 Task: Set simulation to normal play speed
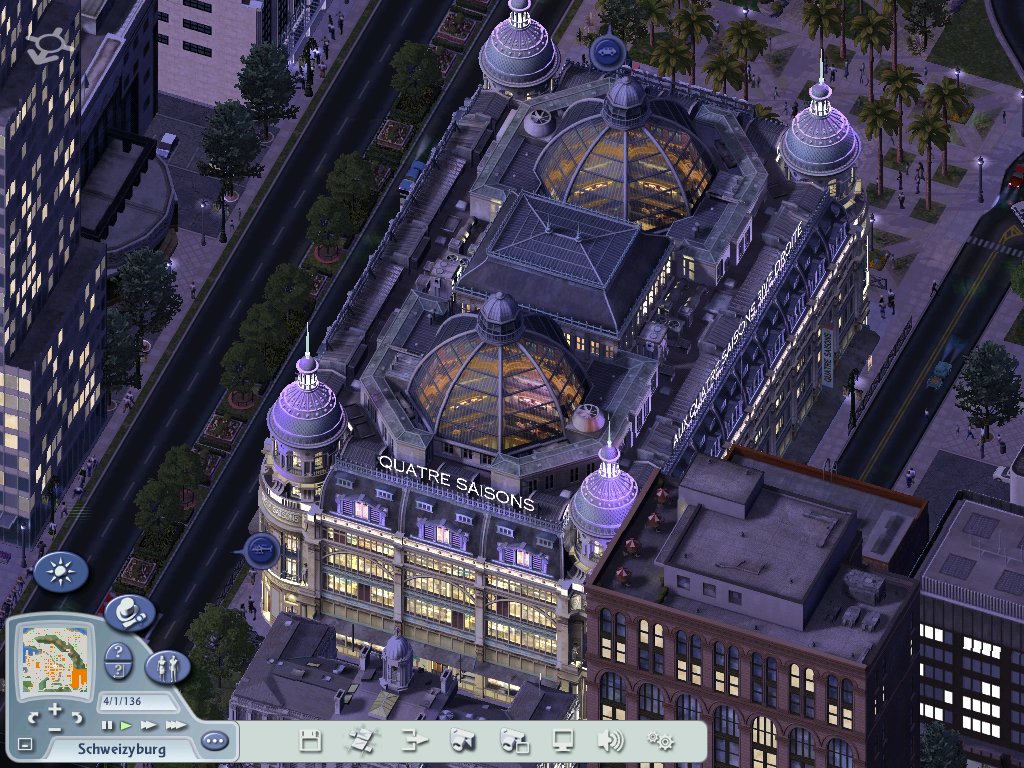126,724
